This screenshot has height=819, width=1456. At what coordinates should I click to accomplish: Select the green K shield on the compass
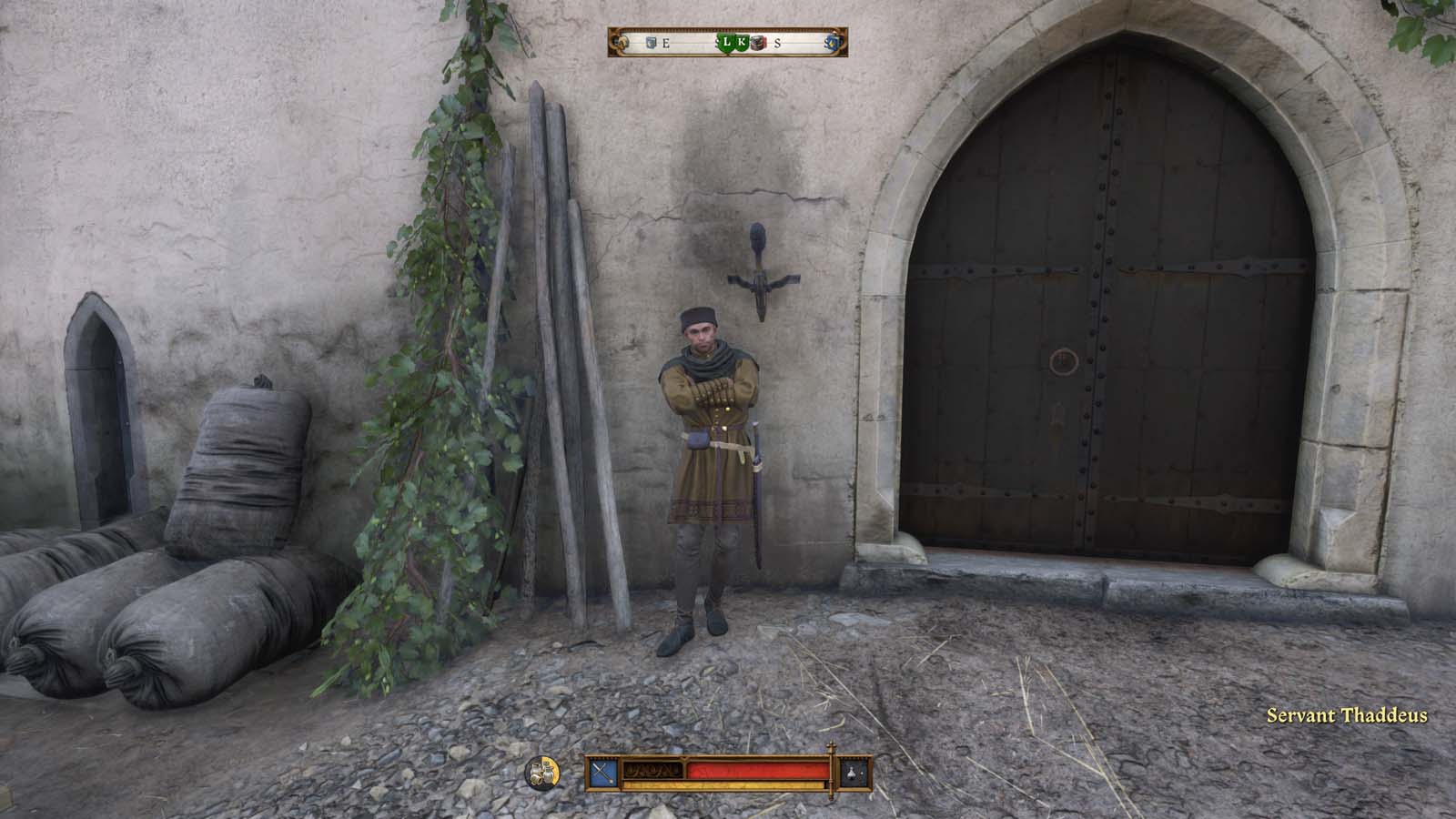point(743,42)
